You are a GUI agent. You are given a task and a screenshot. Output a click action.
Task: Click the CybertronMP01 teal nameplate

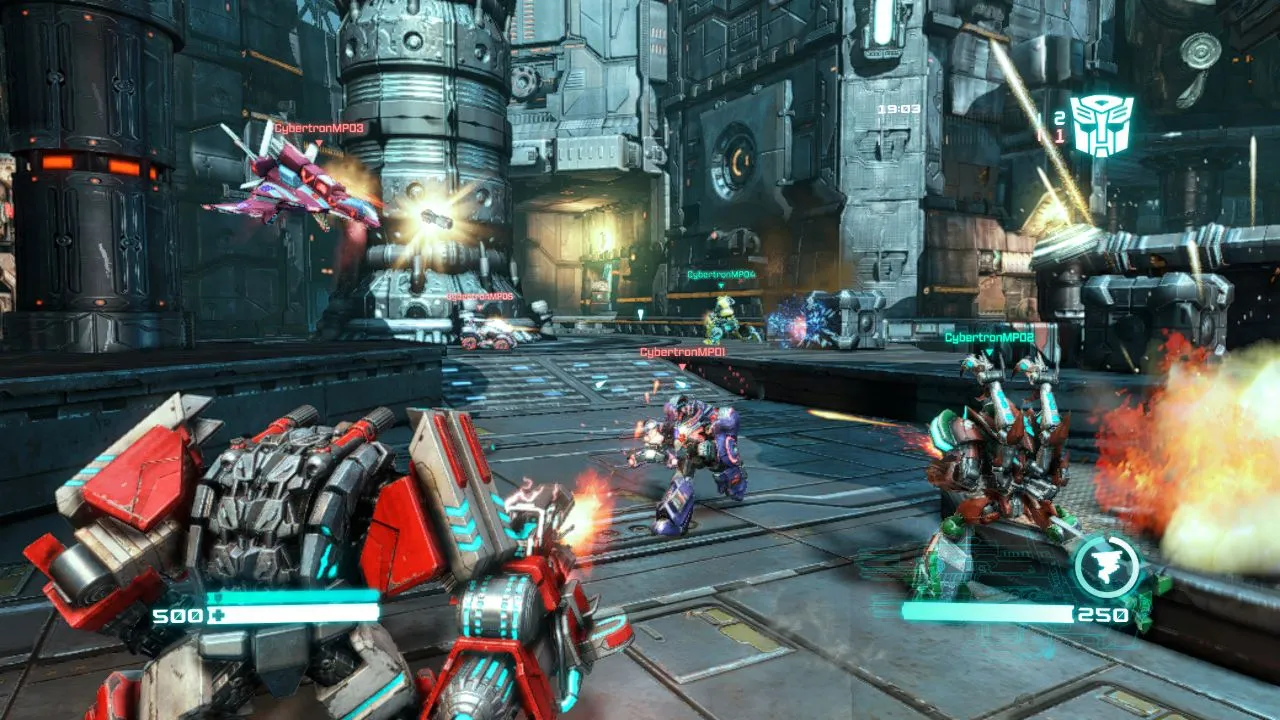pos(681,352)
